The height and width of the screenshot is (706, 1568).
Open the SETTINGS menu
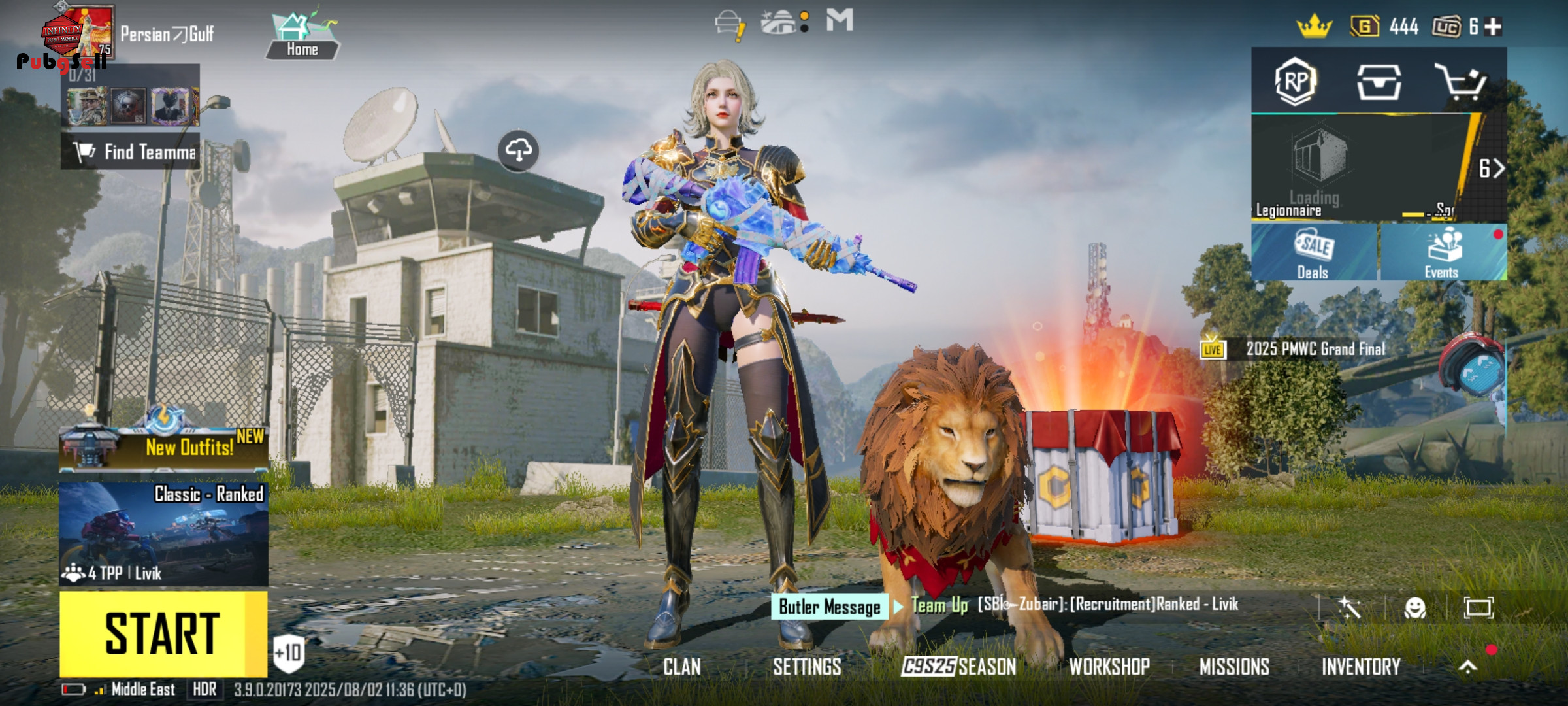click(x=807, y=667)
